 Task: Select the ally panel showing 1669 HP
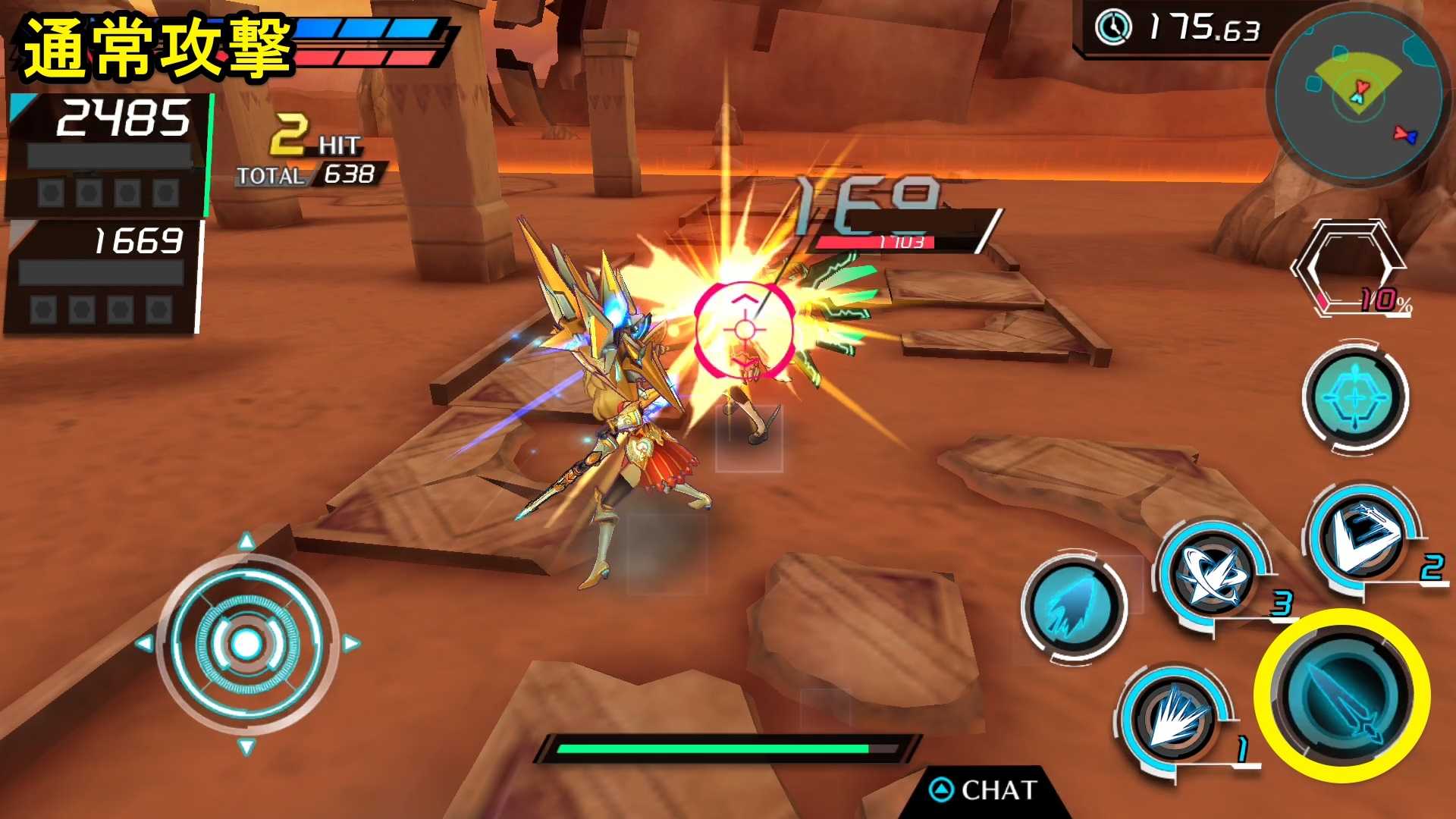click(104, 276)
